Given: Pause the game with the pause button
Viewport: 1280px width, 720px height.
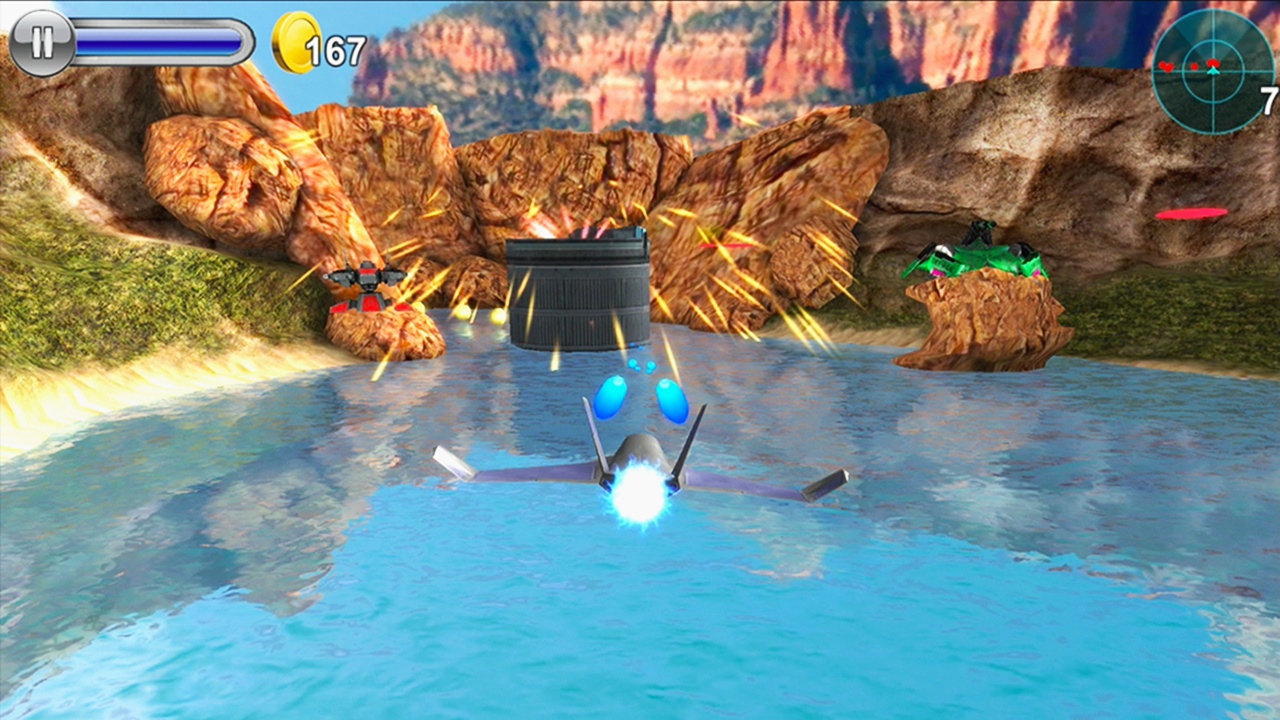Looking at the screenshot, I should [42, 43].
